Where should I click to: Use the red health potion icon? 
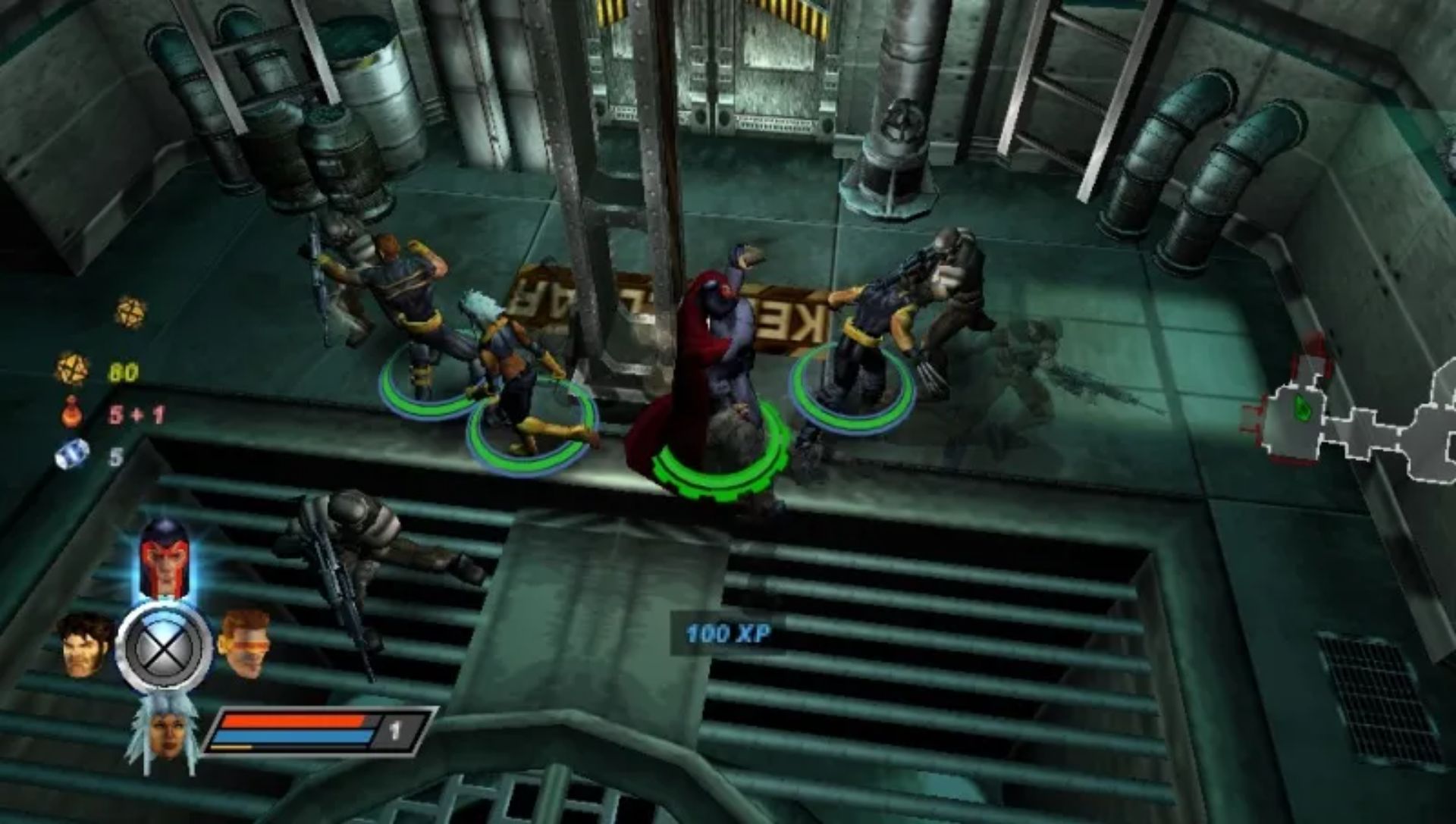click(73, 412)
